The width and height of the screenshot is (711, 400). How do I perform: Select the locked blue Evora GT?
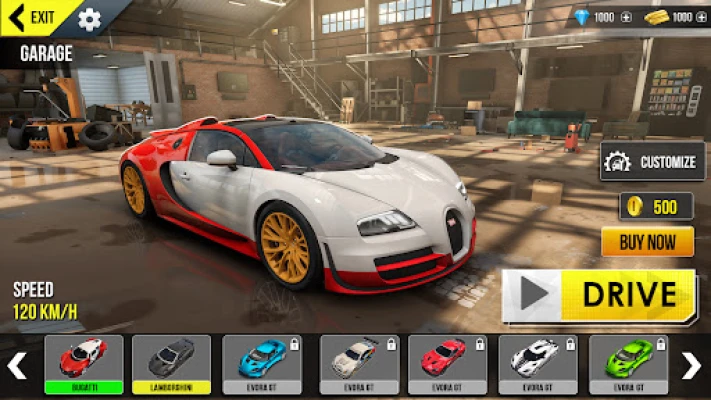[261, 364]
